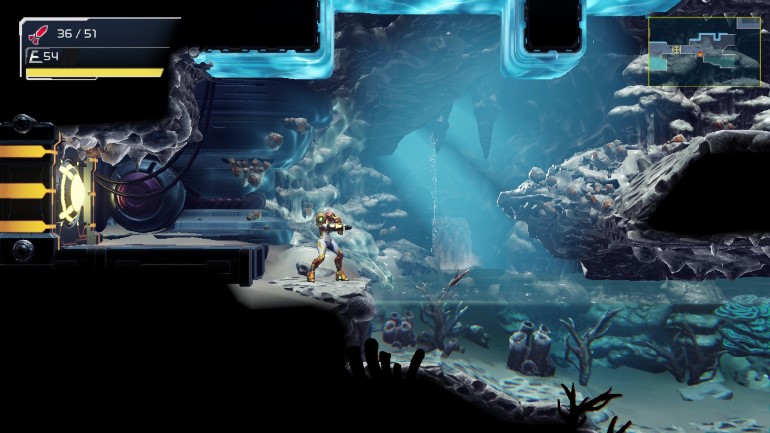This screenshot has width=770, height=433.
Task: Select the missile weapon icon
Action: 39,35
